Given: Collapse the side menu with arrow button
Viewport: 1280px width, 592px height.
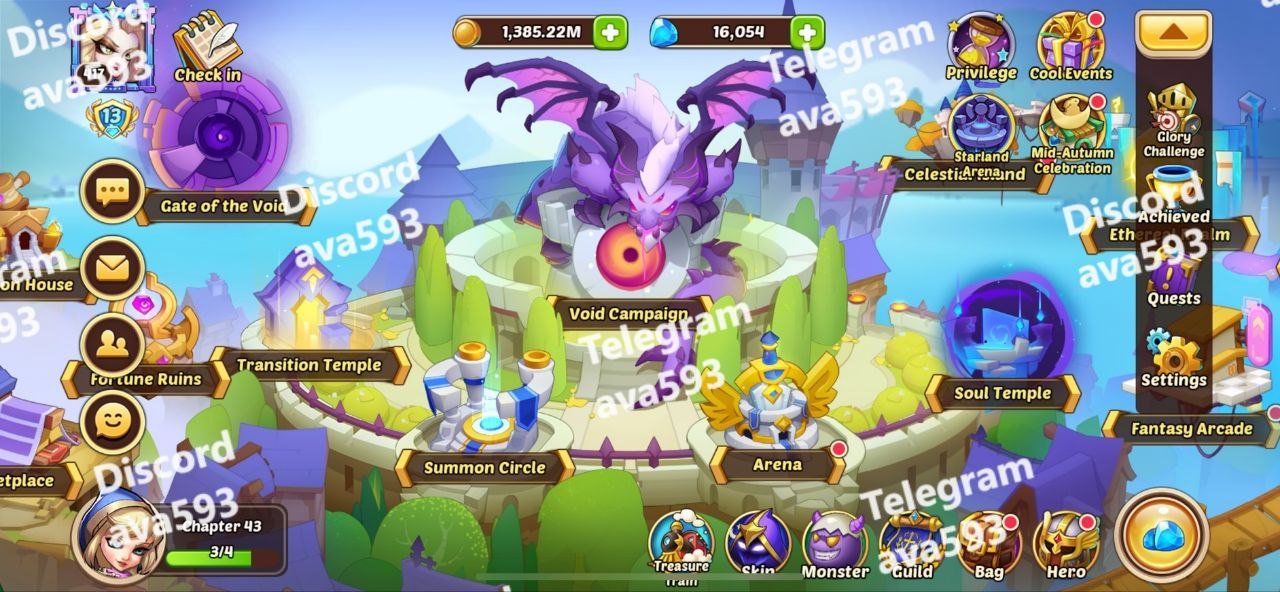Looking at the screenshot, I should [1174, 32].
